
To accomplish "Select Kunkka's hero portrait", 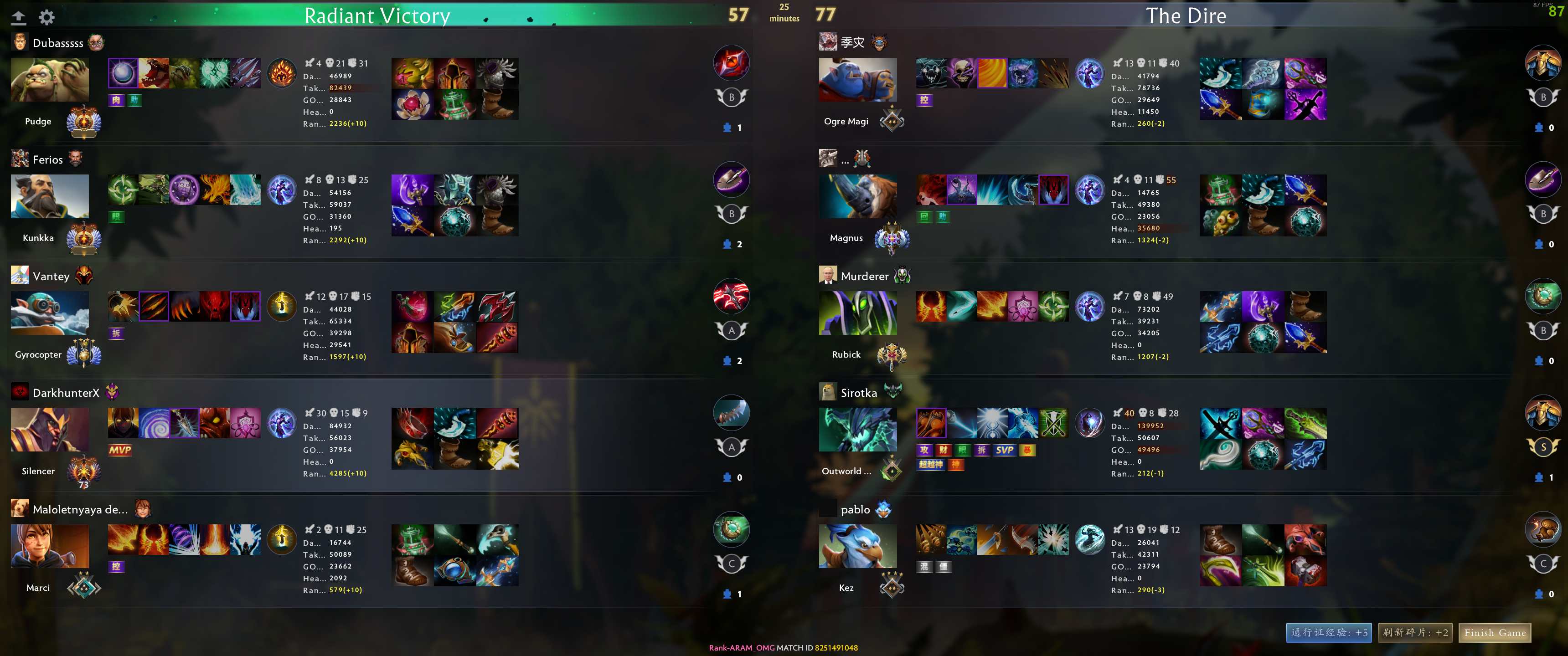I will [x=50, y=196].
